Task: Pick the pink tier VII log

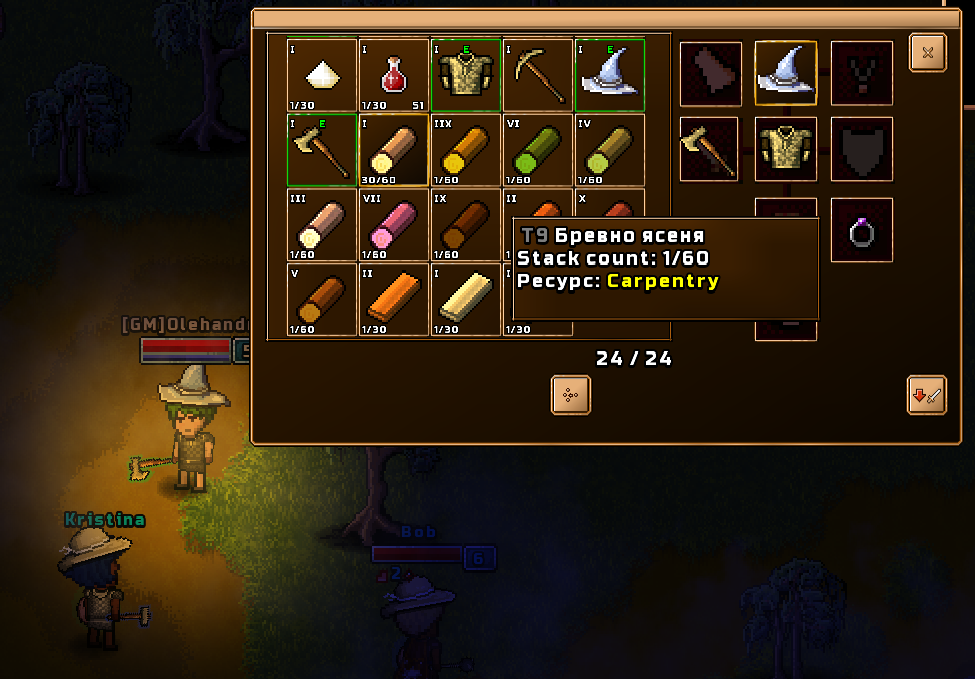Action: [394, 225]
